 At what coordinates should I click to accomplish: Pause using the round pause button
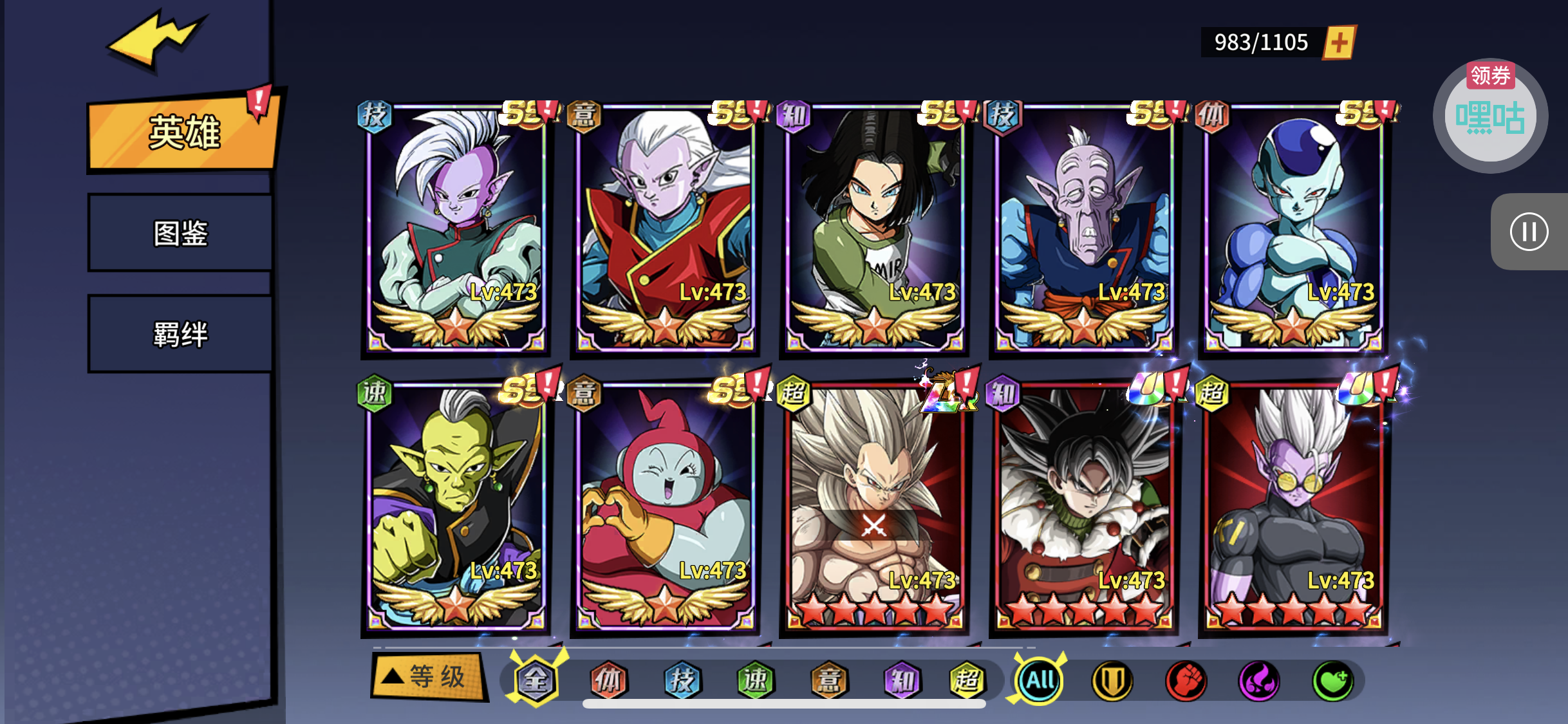pyautogui.click(x=1529, y=232)
